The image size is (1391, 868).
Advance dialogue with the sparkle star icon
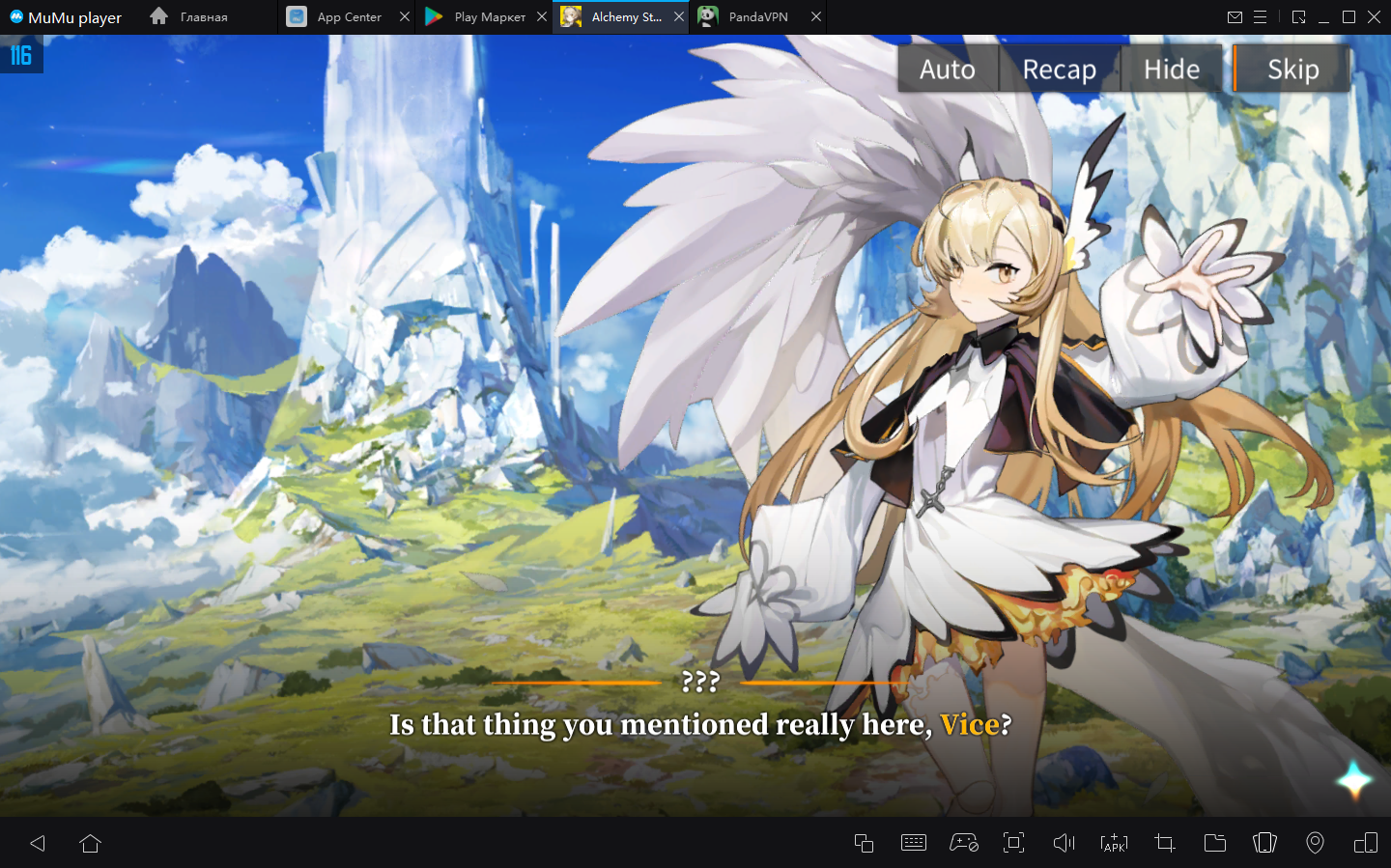click(1353, 779)
